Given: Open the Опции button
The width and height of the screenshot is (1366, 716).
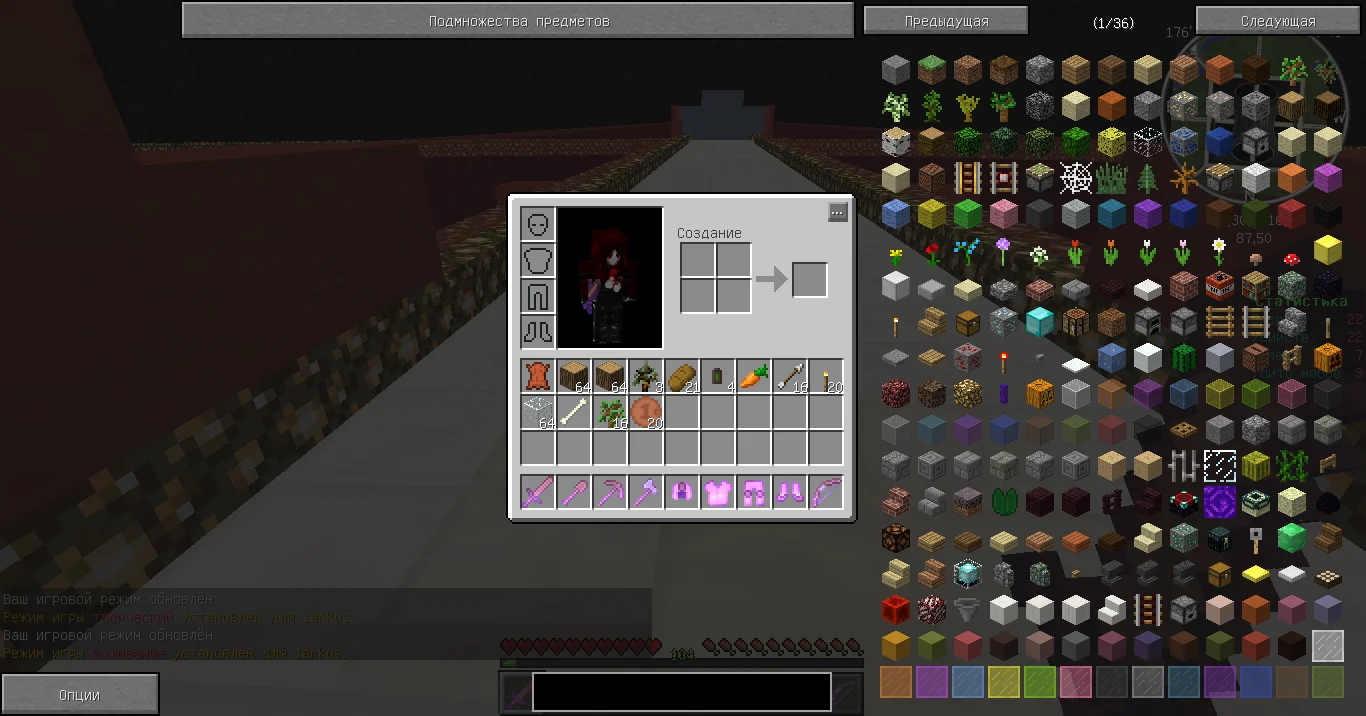Looking at the screenshot, I should (79, 695).
